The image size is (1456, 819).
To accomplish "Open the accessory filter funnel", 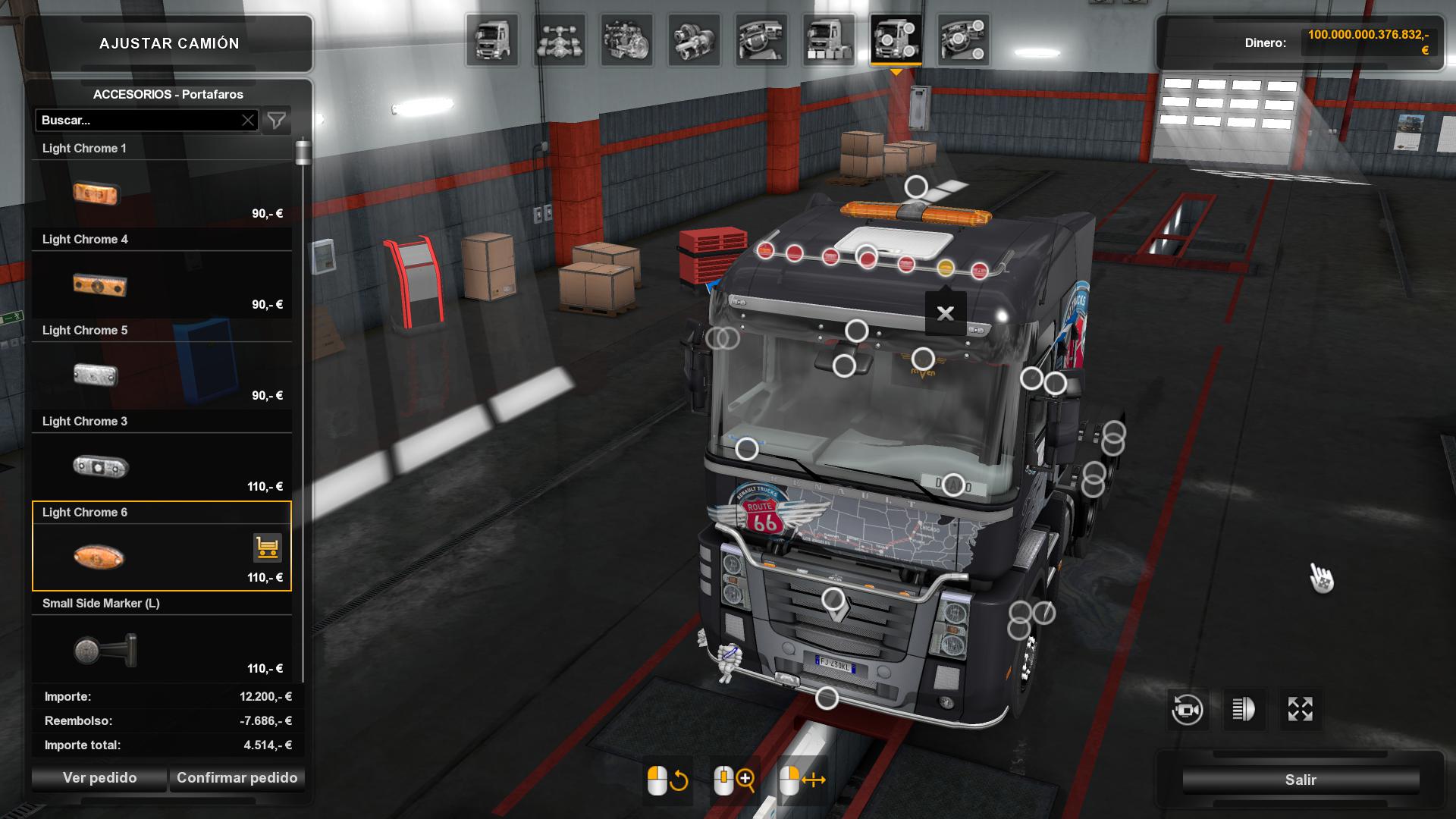I will pos(277,121).
